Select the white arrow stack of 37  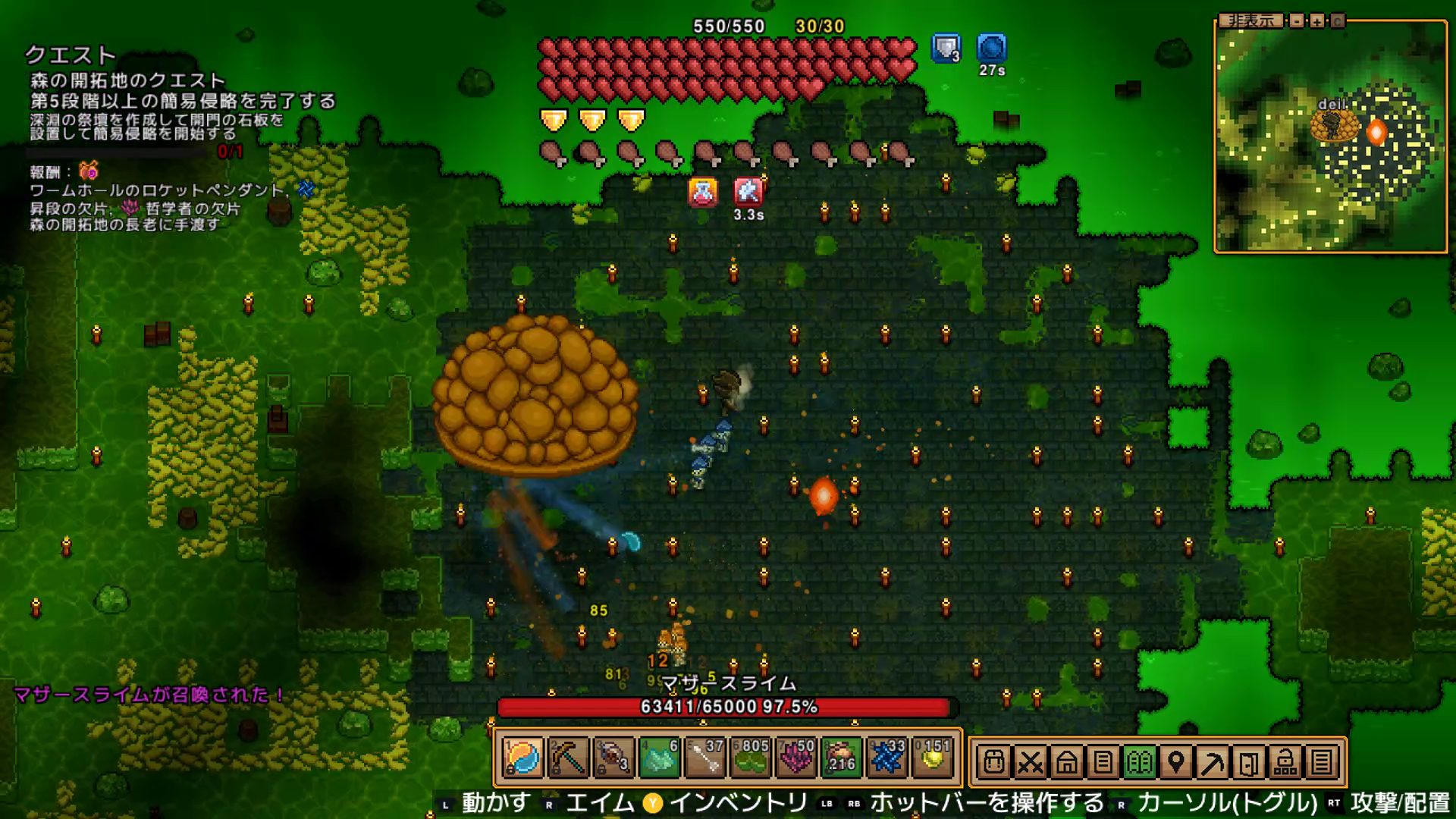point(704,758)
